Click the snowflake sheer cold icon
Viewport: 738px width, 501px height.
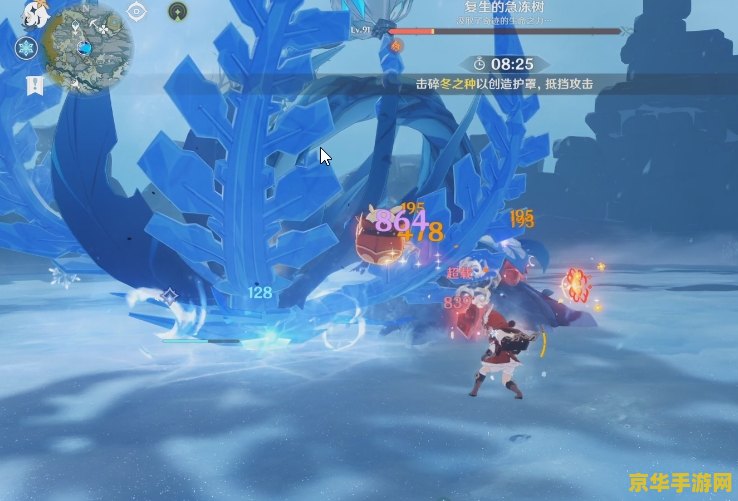(x=25, y=48)
